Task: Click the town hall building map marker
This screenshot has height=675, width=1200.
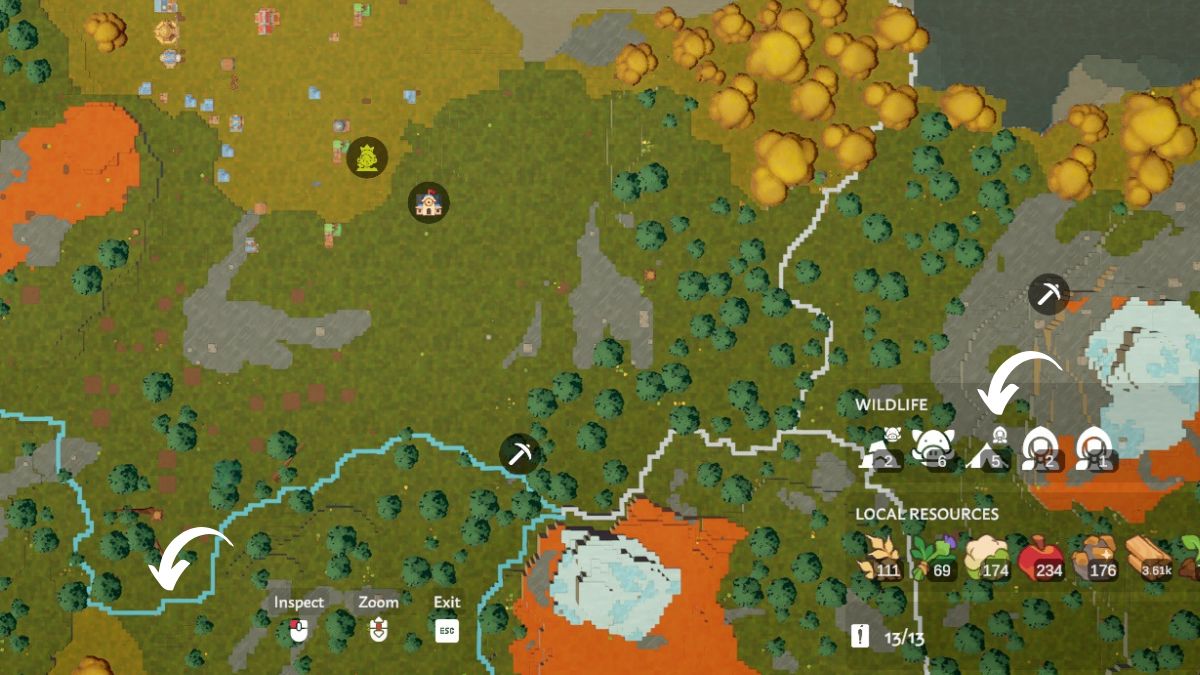Action: [429, 203]
